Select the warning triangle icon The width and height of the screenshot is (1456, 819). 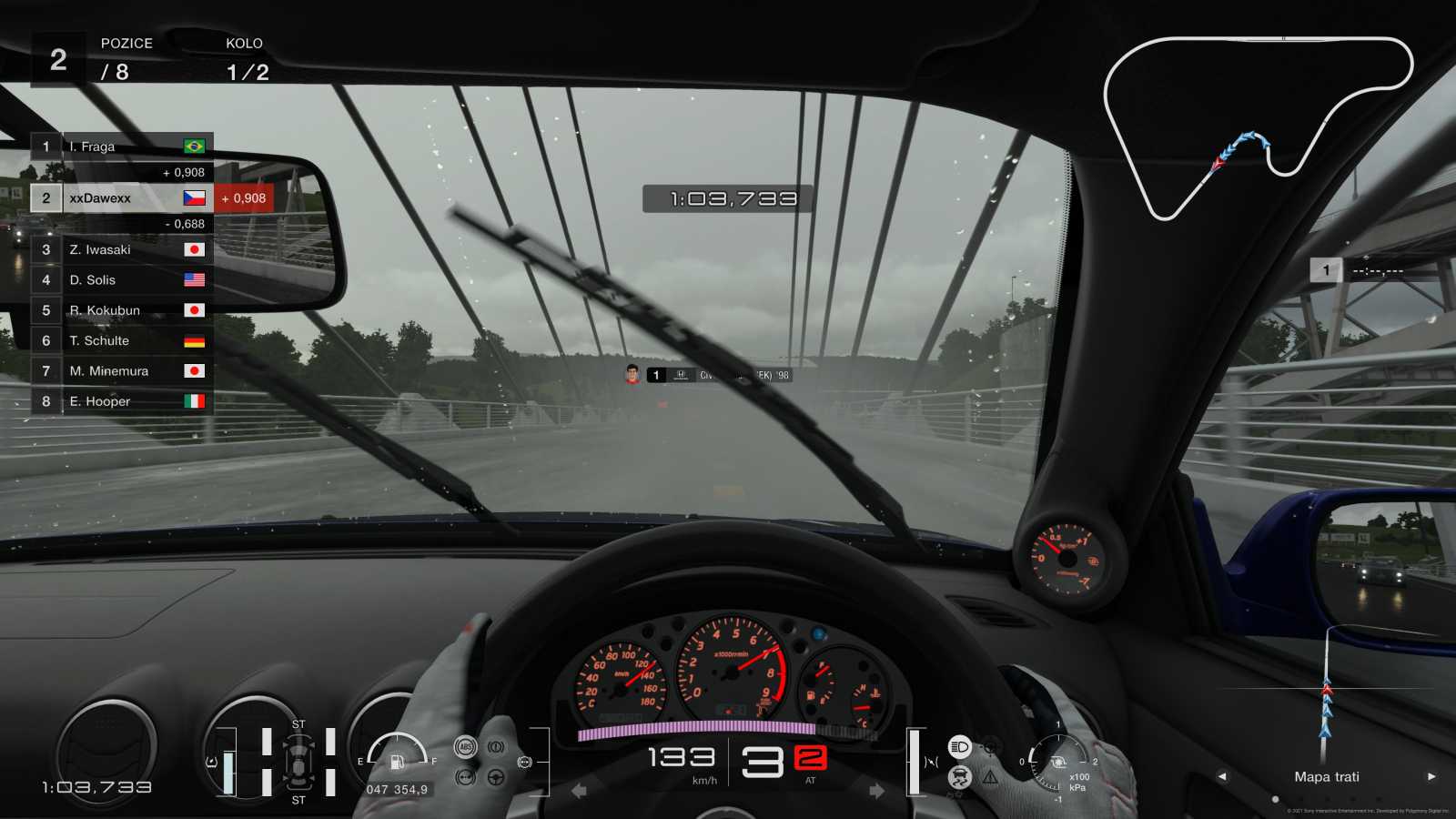pos(990,778)
